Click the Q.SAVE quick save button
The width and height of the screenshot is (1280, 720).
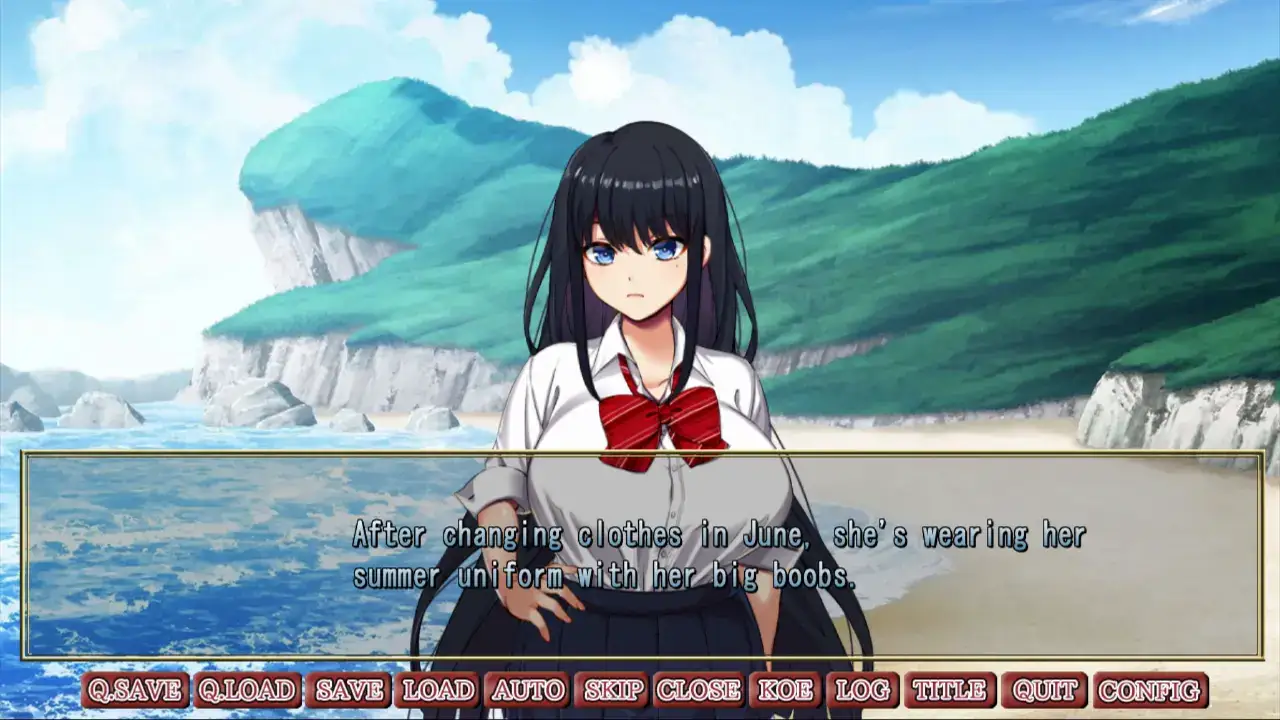coord(135,690)
